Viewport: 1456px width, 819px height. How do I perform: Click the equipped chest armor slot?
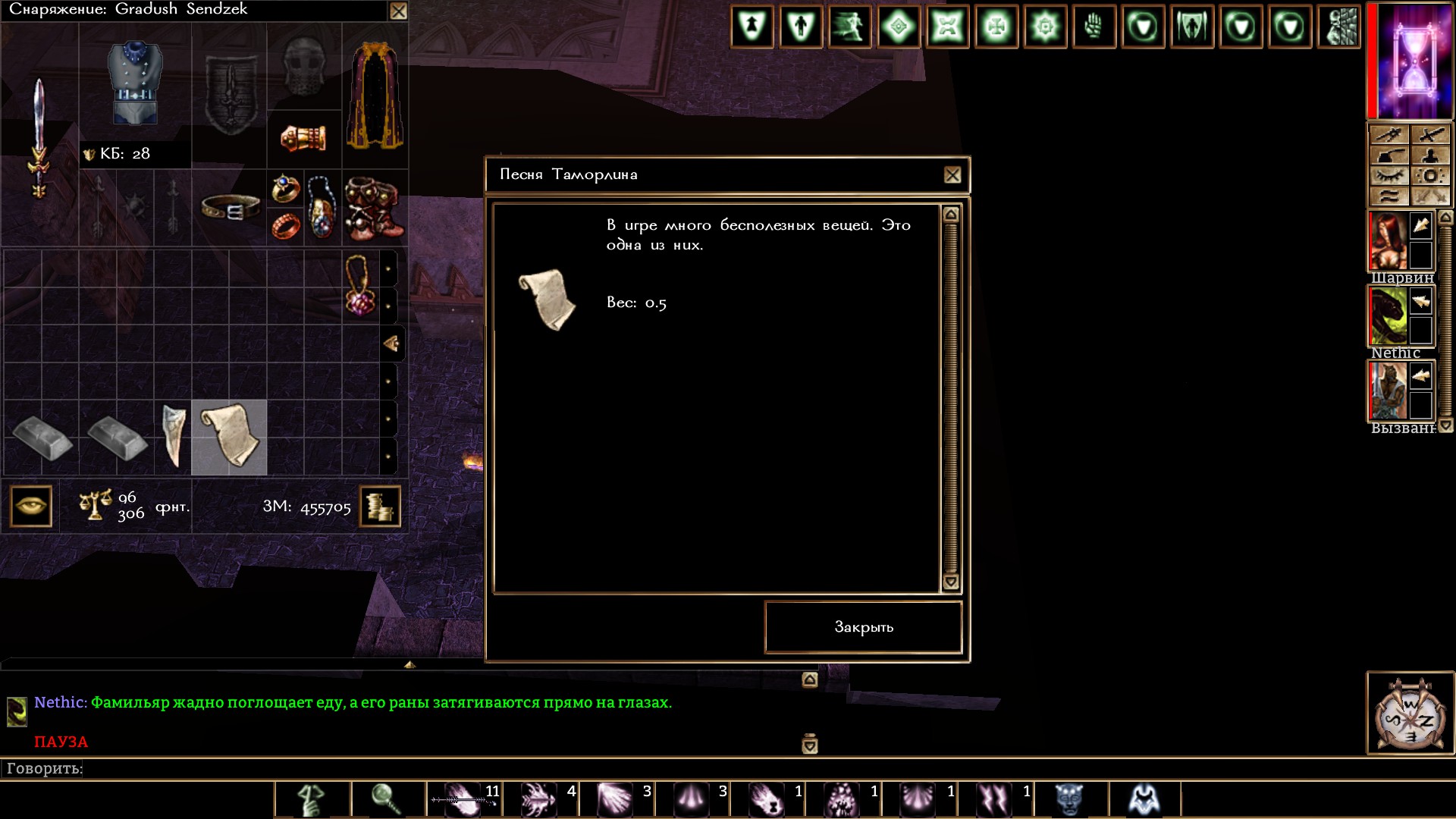(x=135, y=83)
